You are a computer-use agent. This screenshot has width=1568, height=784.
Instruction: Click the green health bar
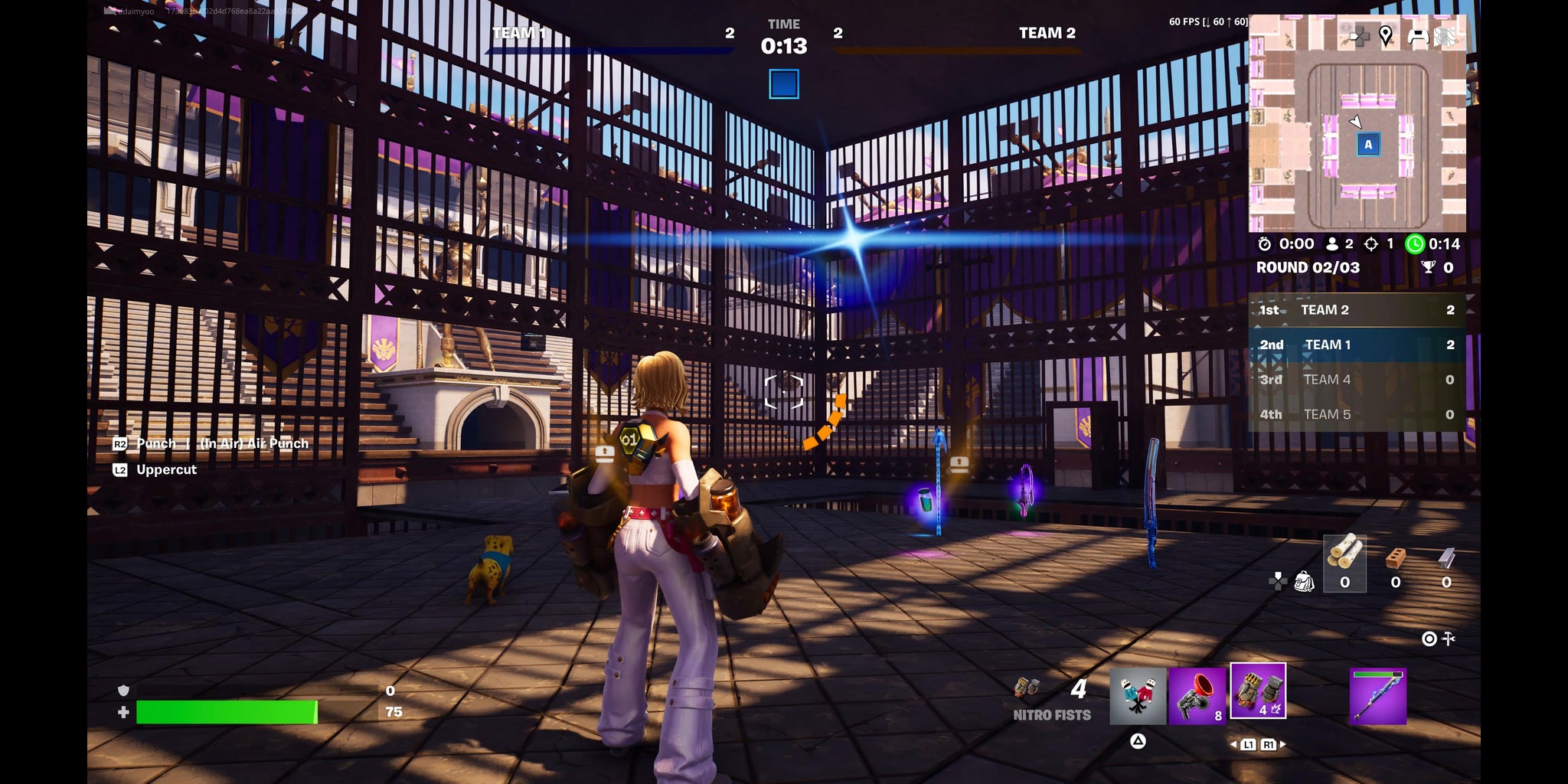pos(226,713)
